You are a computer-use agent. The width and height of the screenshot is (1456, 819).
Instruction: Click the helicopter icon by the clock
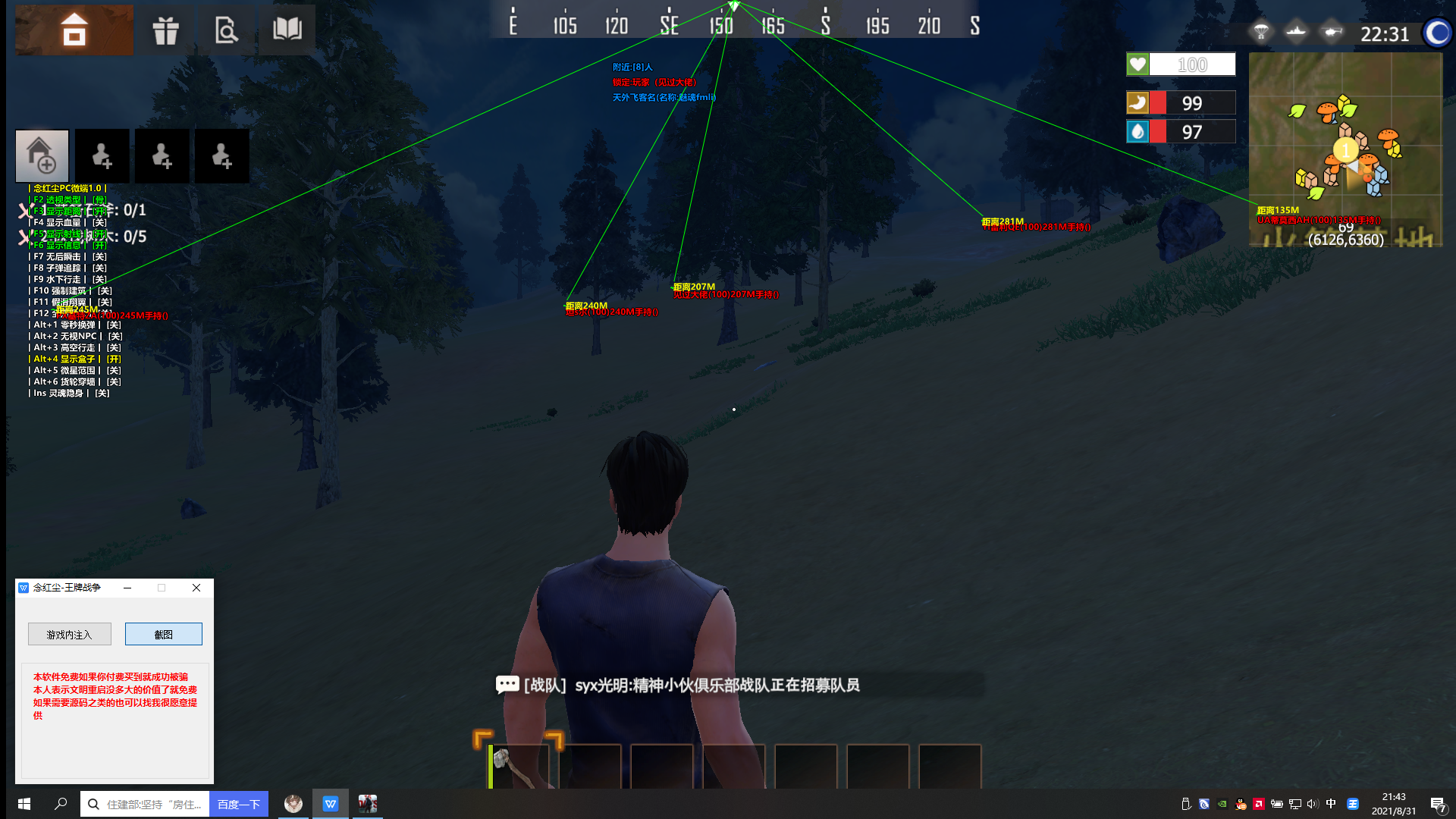pyautogui.click(x=1332, y=33)
